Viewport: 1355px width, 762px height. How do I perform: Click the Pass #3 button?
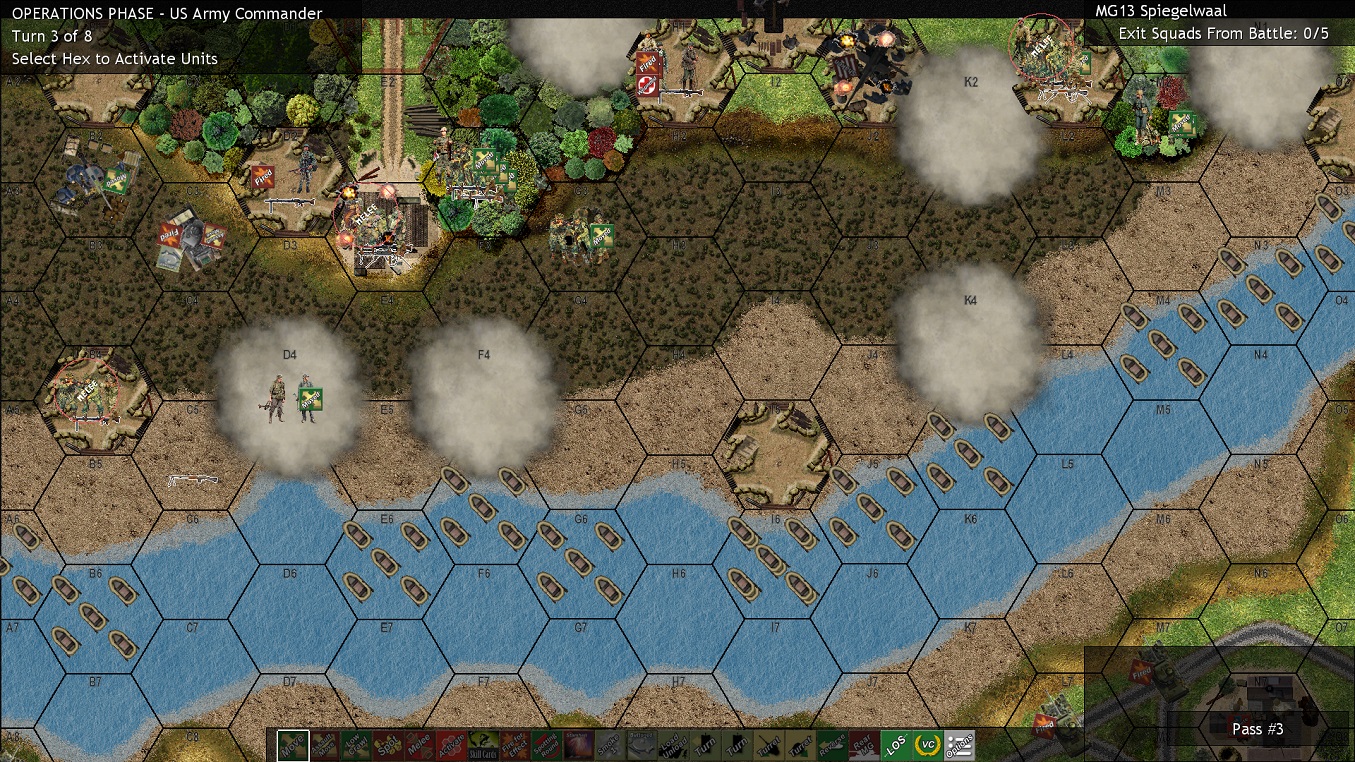point(1256,729)
